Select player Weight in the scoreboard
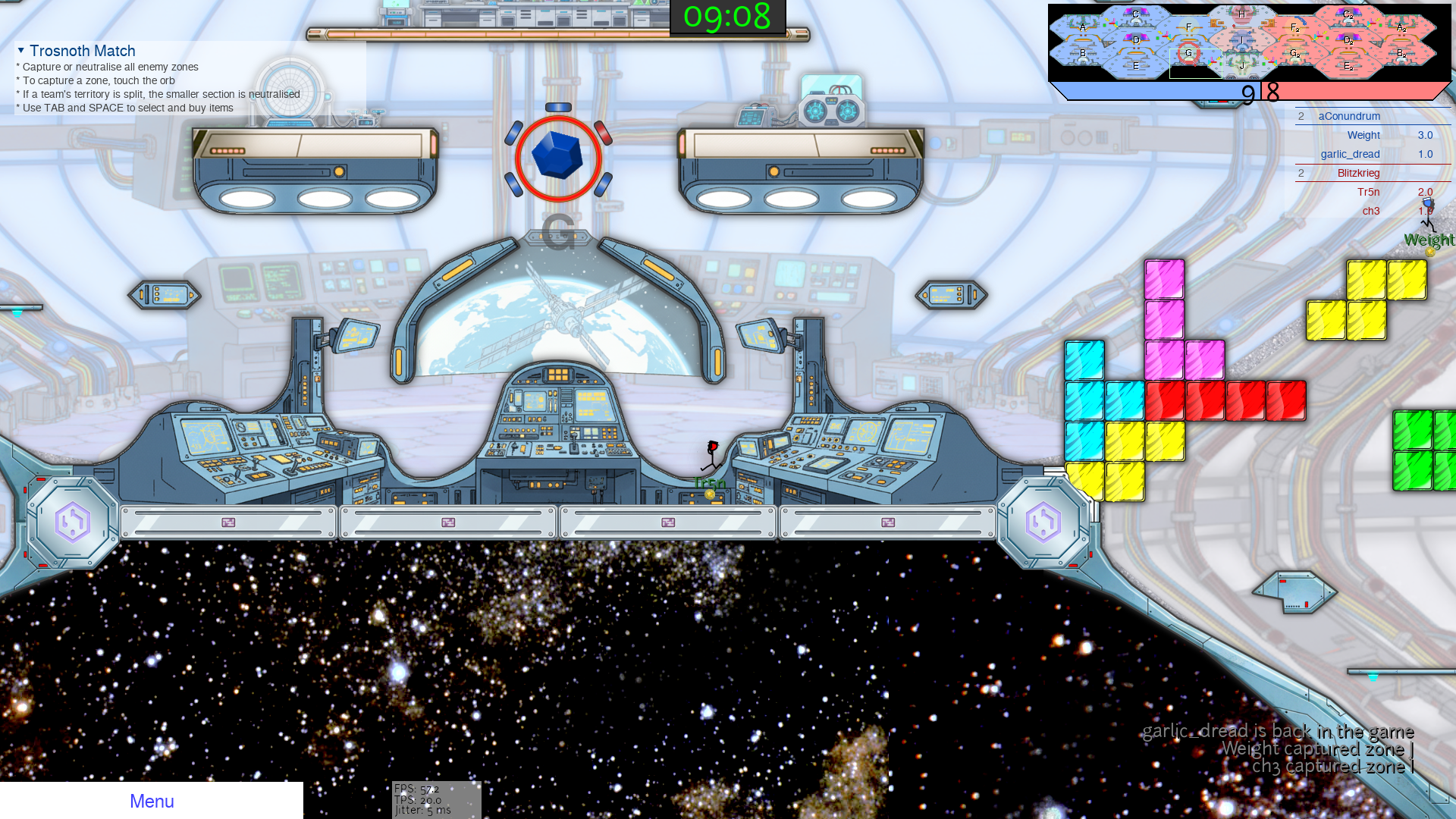 [1363, 135]
